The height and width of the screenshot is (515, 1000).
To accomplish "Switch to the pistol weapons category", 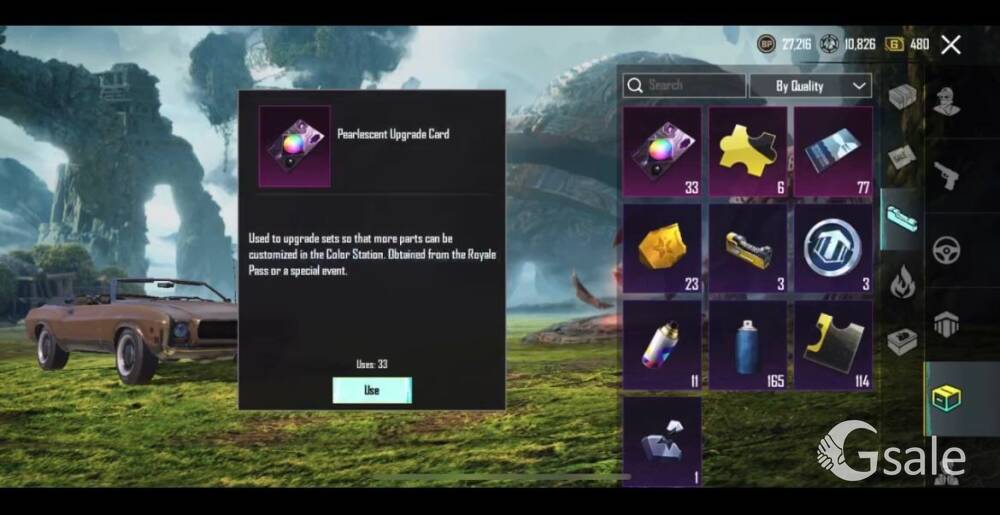I will tap(945, 175).
